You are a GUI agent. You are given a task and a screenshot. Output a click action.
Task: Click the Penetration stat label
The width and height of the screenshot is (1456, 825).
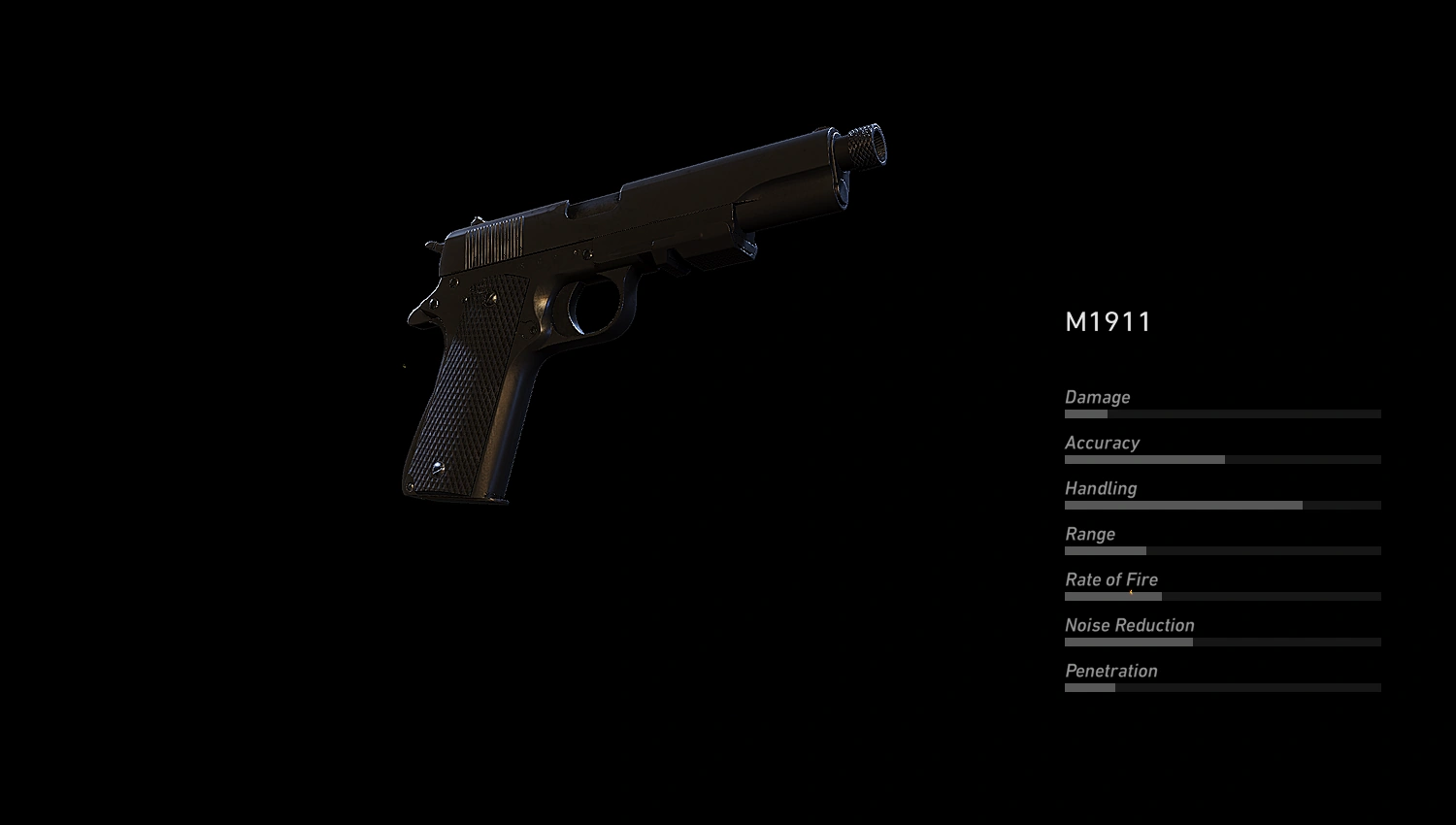click(x=1111, y=671)
